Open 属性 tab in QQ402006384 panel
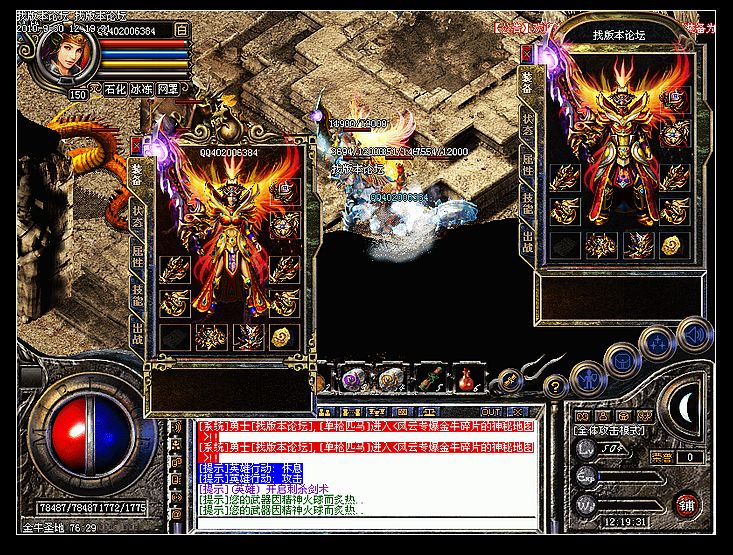The image size is (733, 555). point(137,255)
